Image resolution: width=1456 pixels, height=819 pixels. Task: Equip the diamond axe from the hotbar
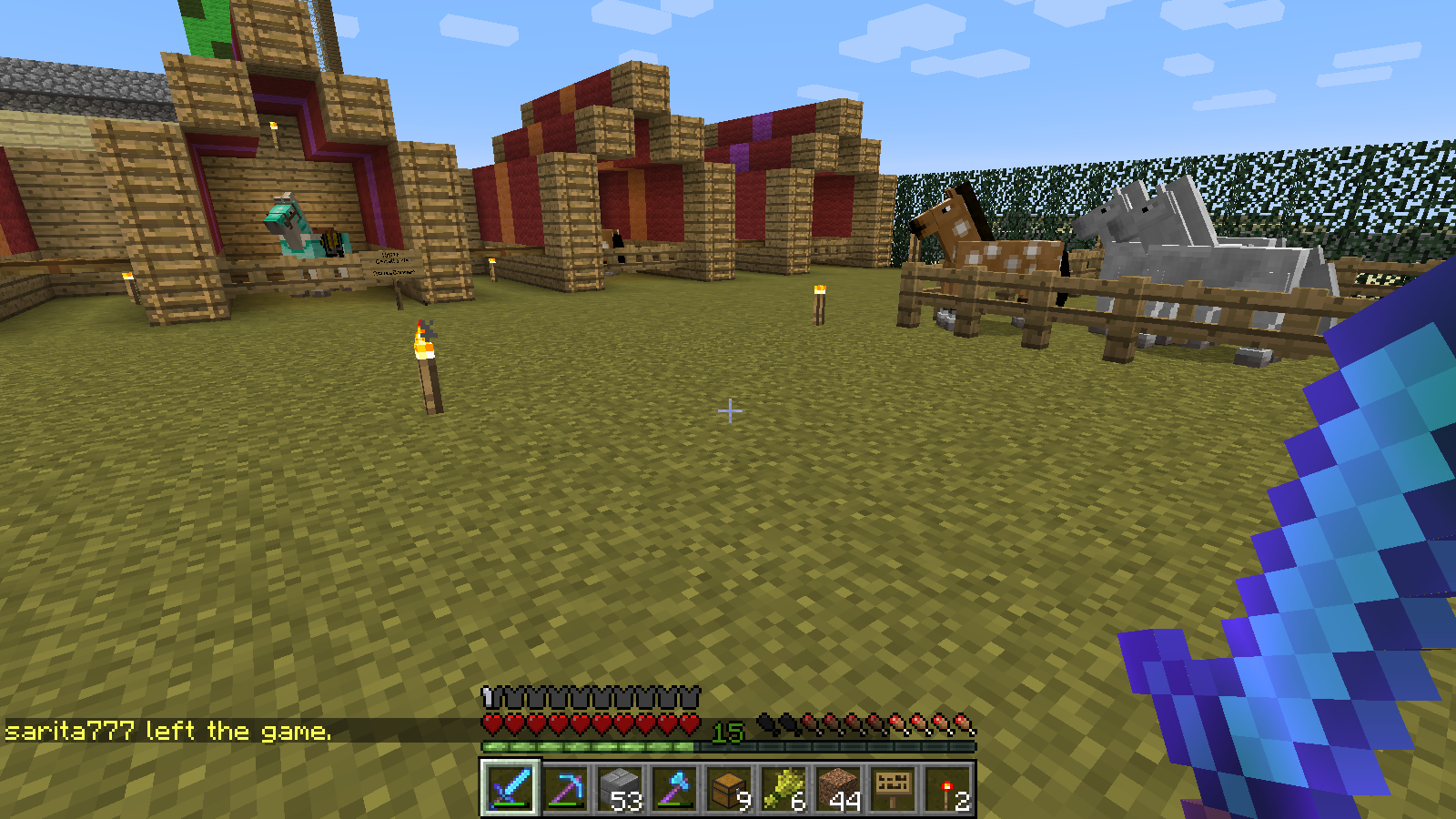click(x=674, y=788)
